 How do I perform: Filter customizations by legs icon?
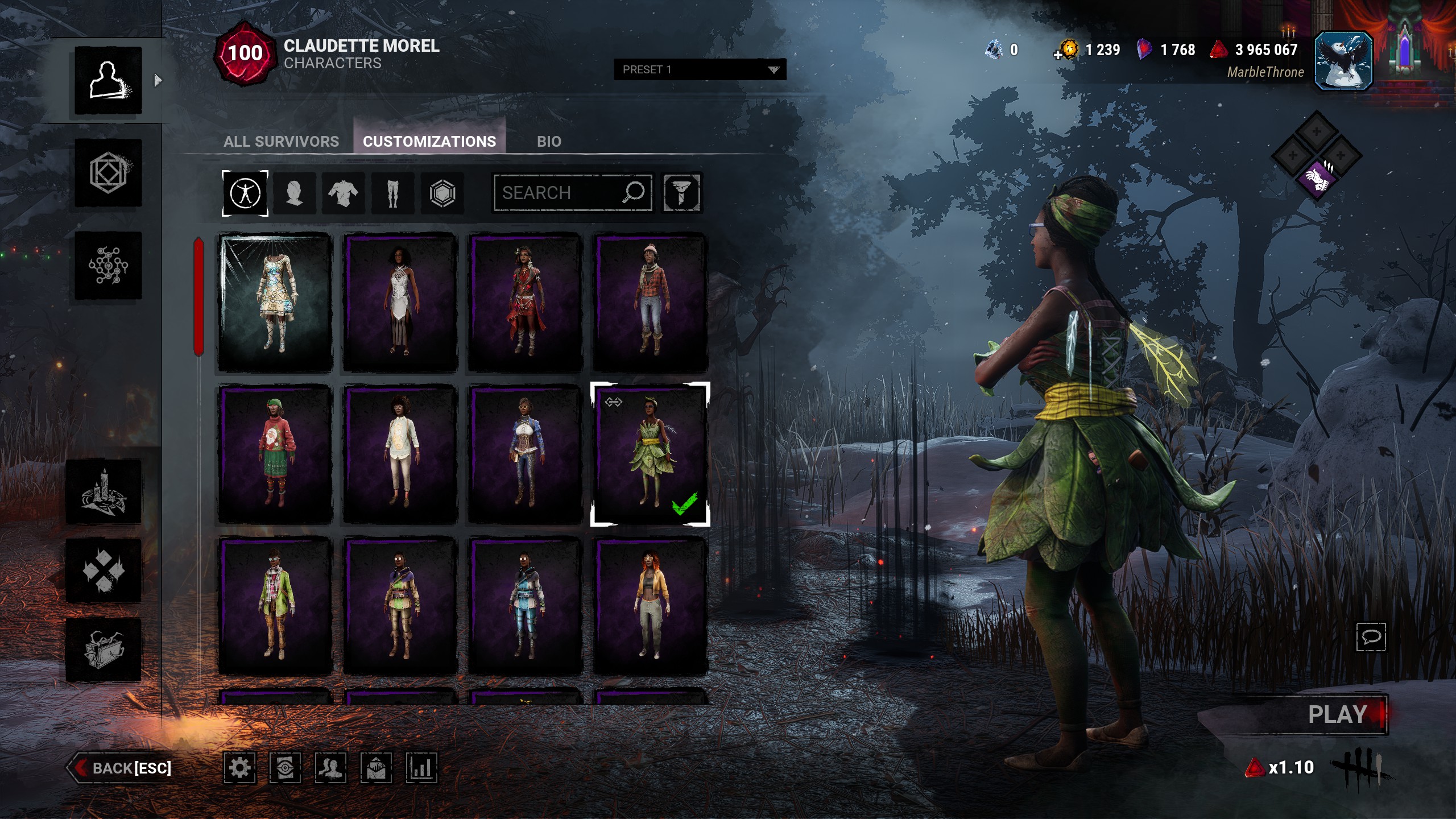392,193
